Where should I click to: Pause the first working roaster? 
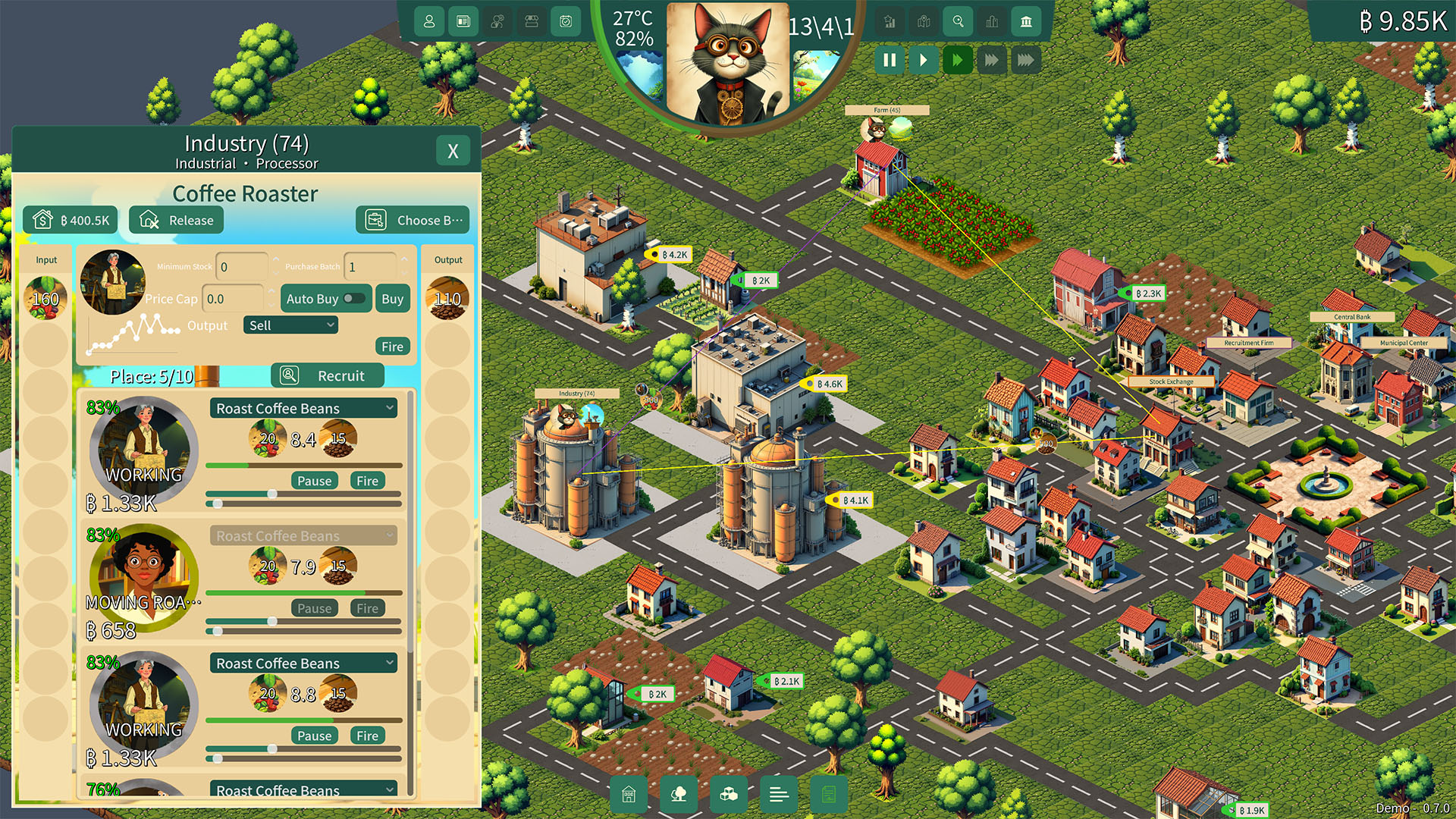(x=314, y=480)
